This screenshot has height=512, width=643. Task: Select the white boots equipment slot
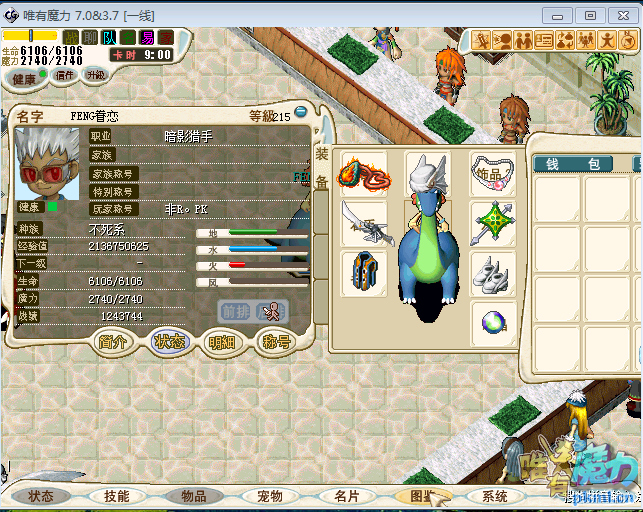pyautogui.click(x=493, y=273)
